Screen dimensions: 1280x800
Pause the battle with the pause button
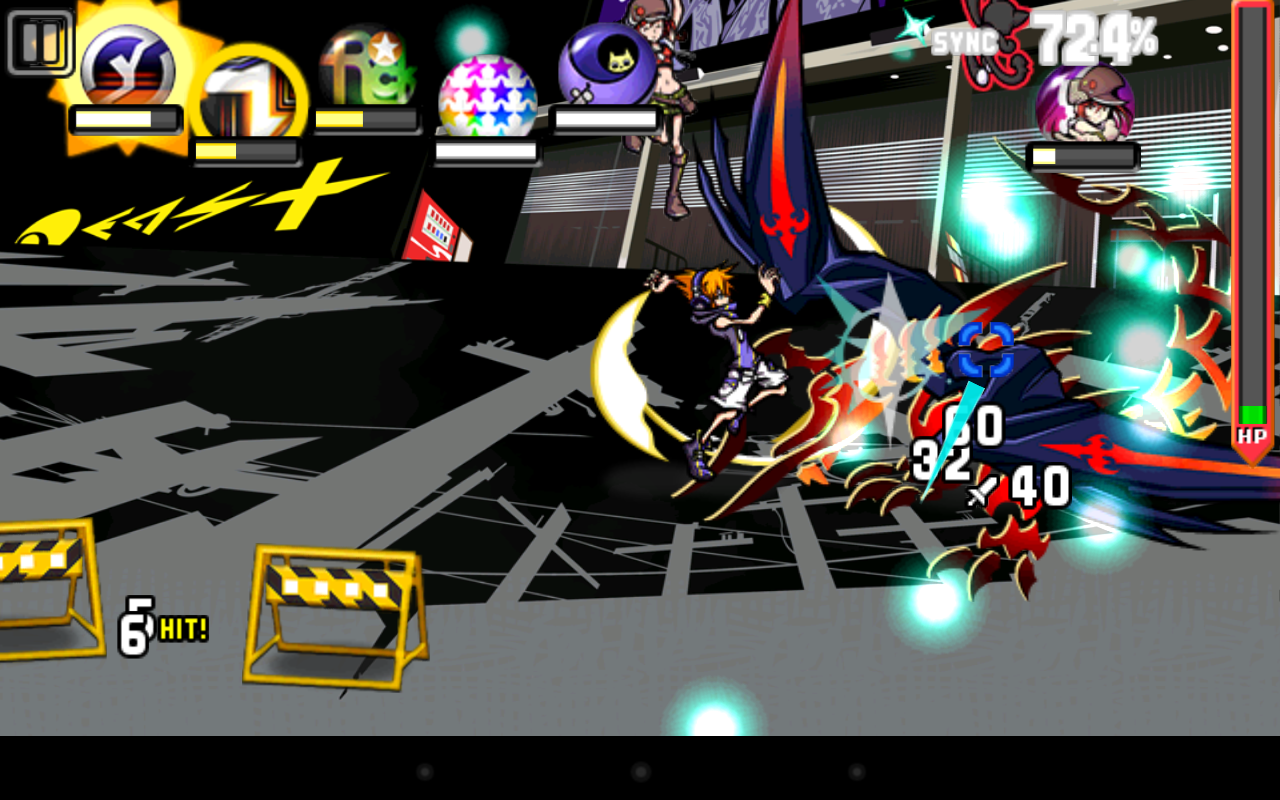tap(40, 42)
